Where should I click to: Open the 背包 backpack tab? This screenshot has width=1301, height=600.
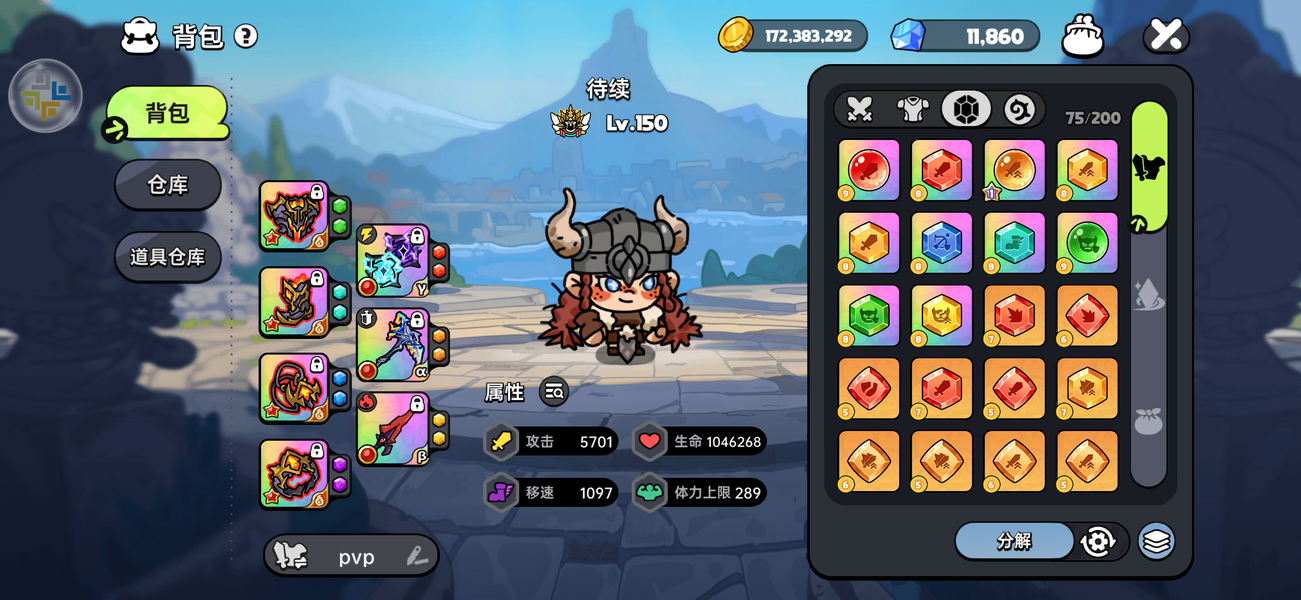[x=168, y=113]
